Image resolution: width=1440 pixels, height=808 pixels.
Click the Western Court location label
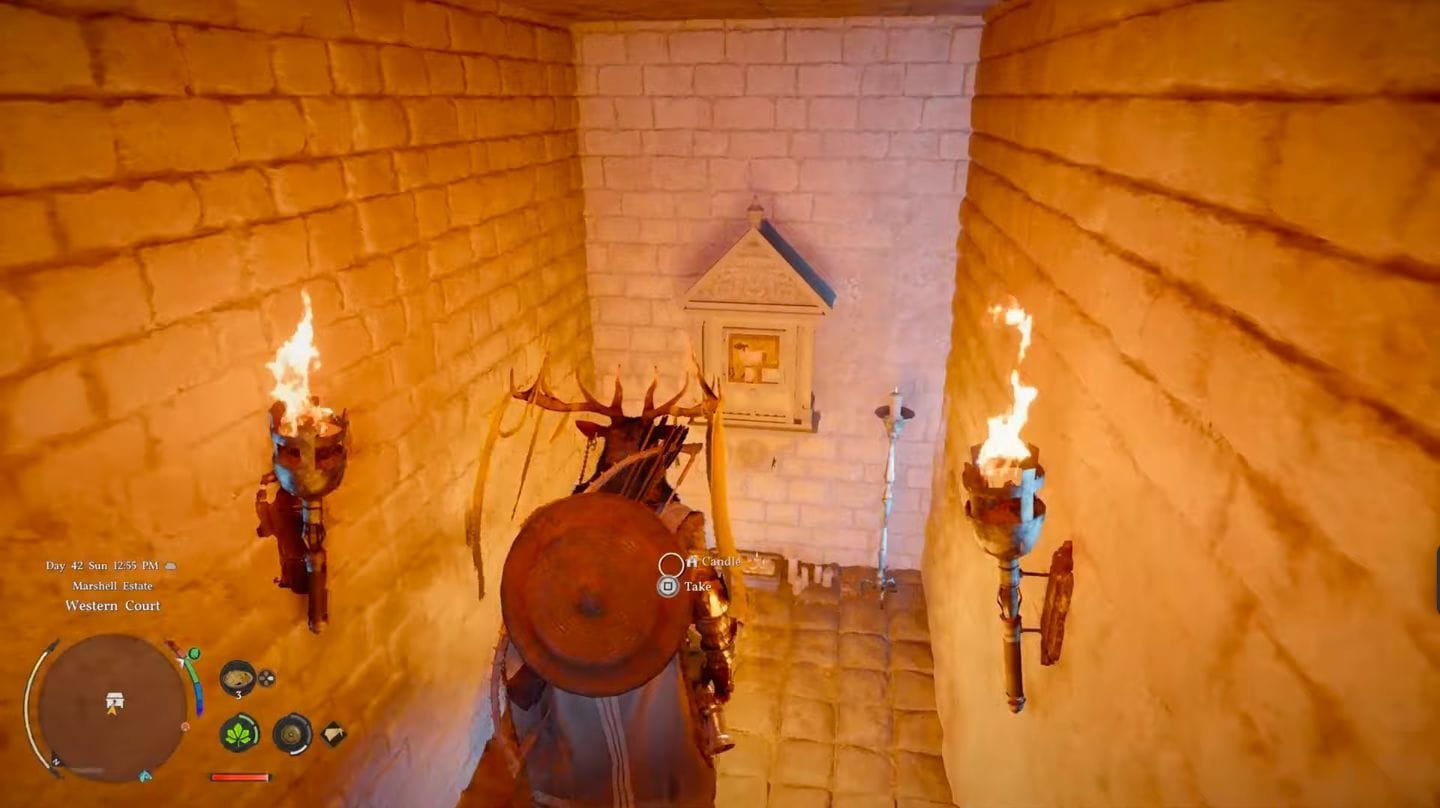click(113, 605)
